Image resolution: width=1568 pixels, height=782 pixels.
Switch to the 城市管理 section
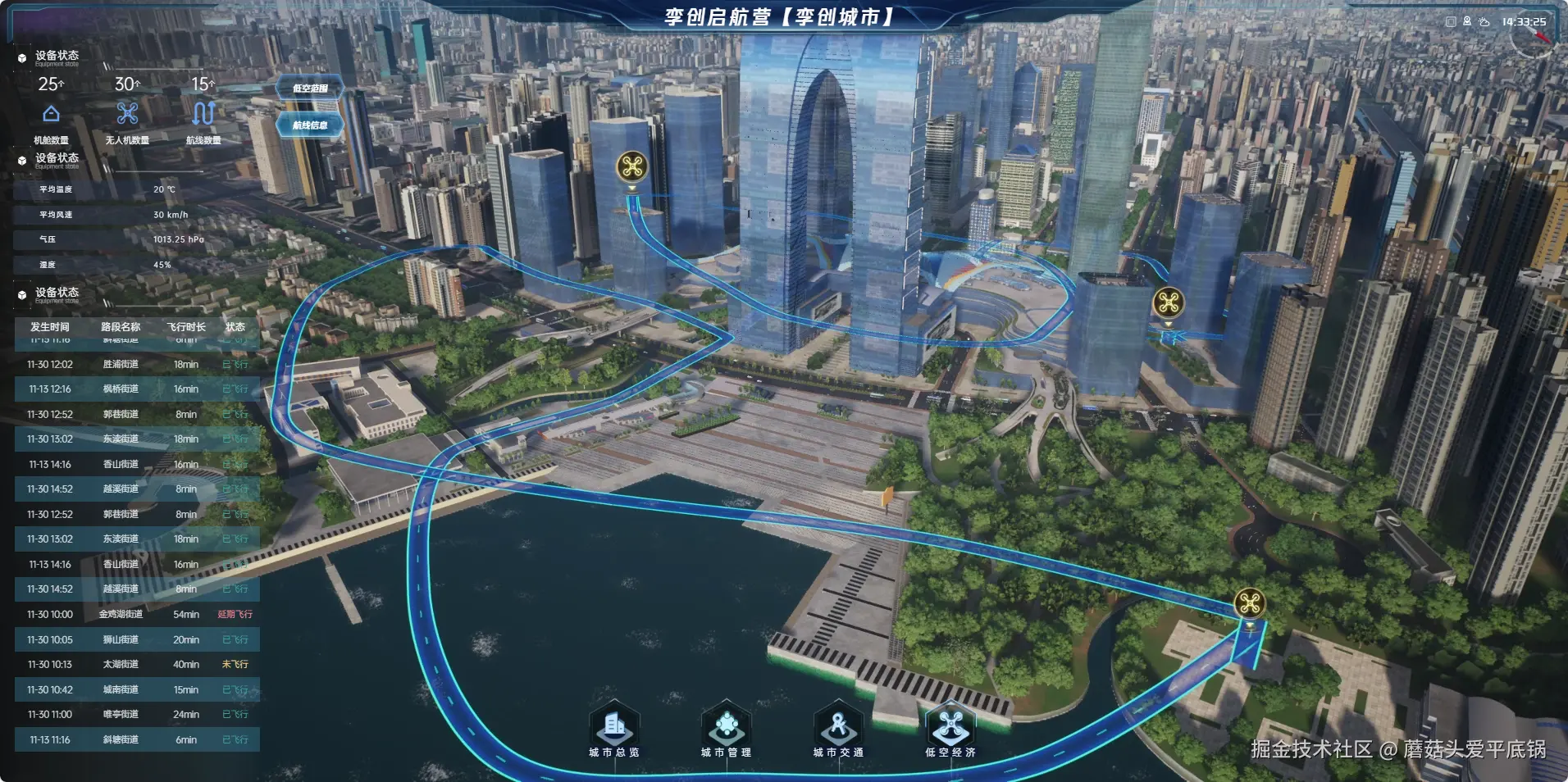coord(726,726)
